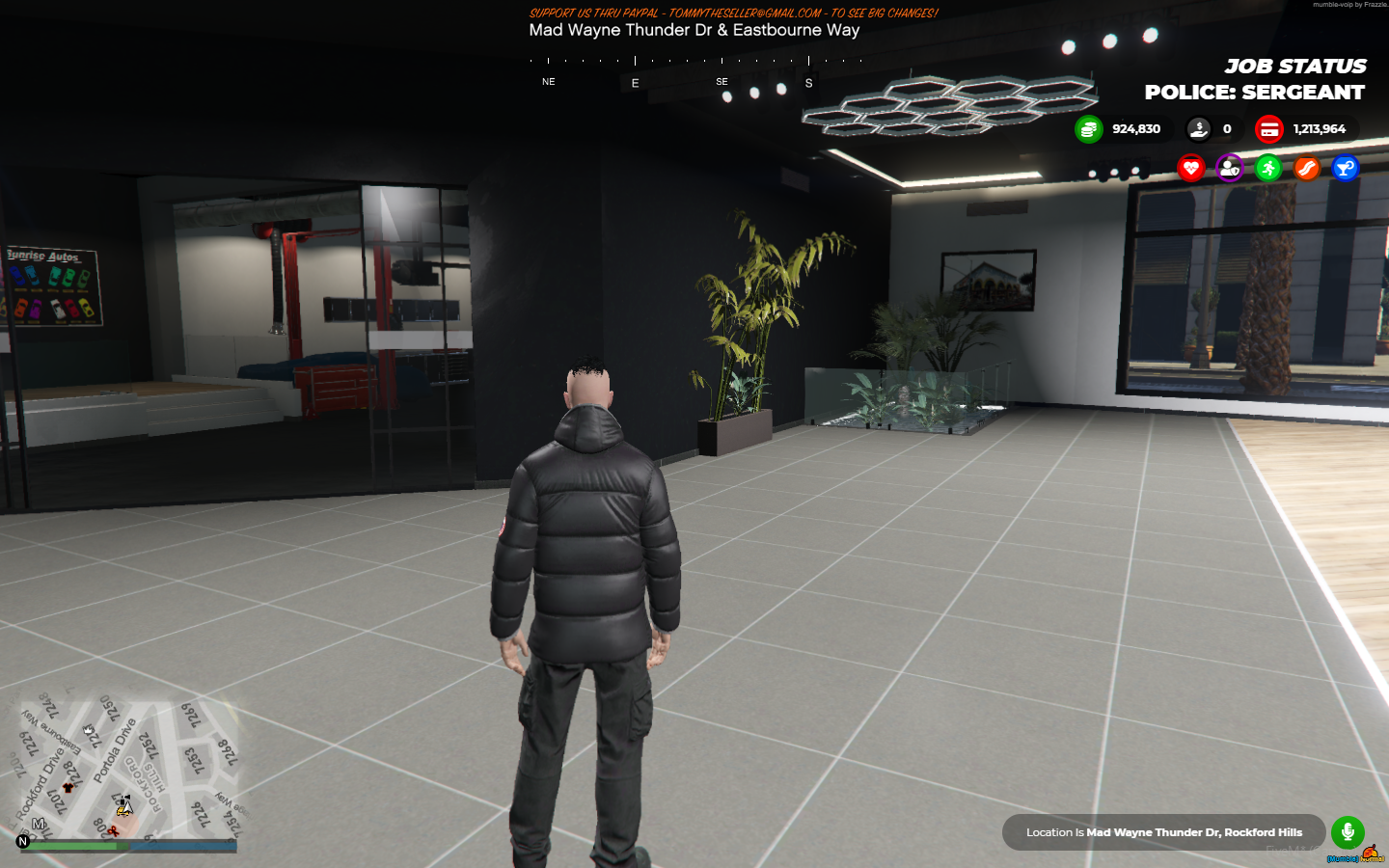Select the purple armor shield icon
Image resolution: width=1389 pixels, height=868 pixels.
coord(1229,168)
